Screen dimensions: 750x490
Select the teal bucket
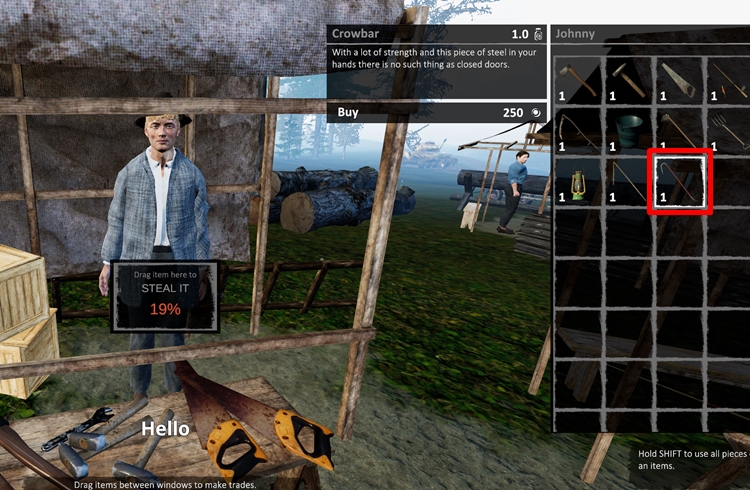tap(628, 131)
